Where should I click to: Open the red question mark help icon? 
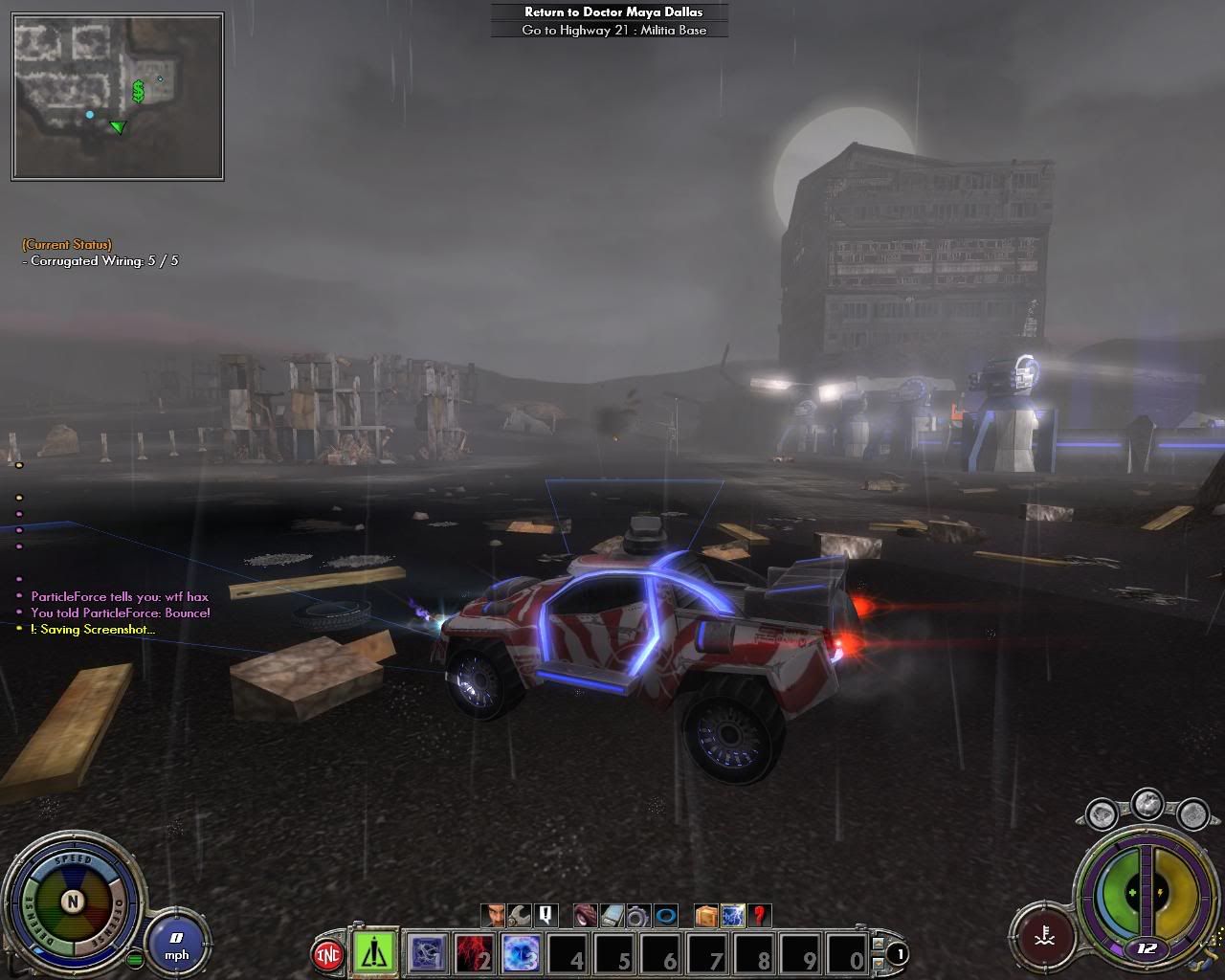pos(759,916)
